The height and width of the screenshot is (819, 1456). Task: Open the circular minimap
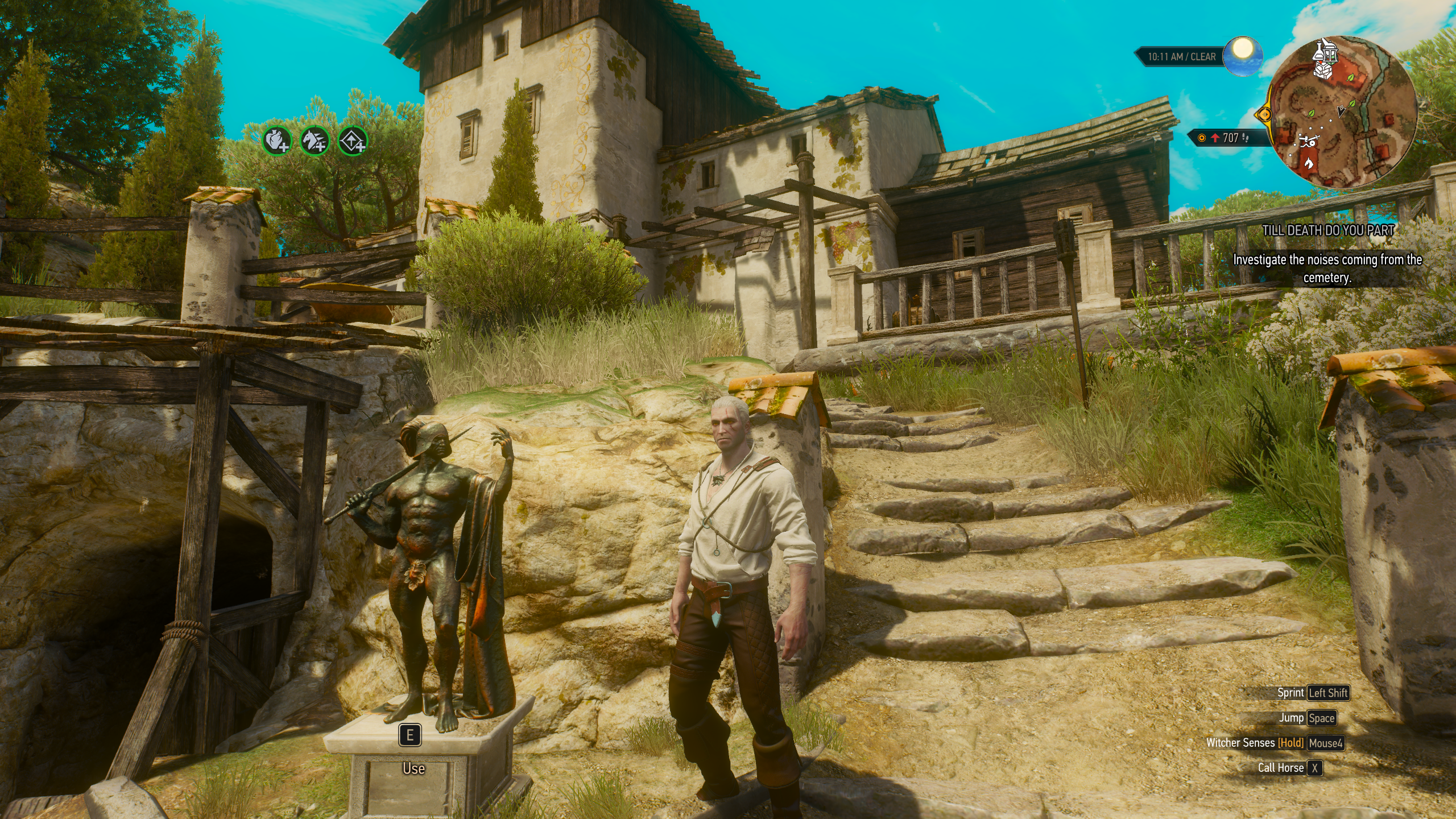(1341, 113)
